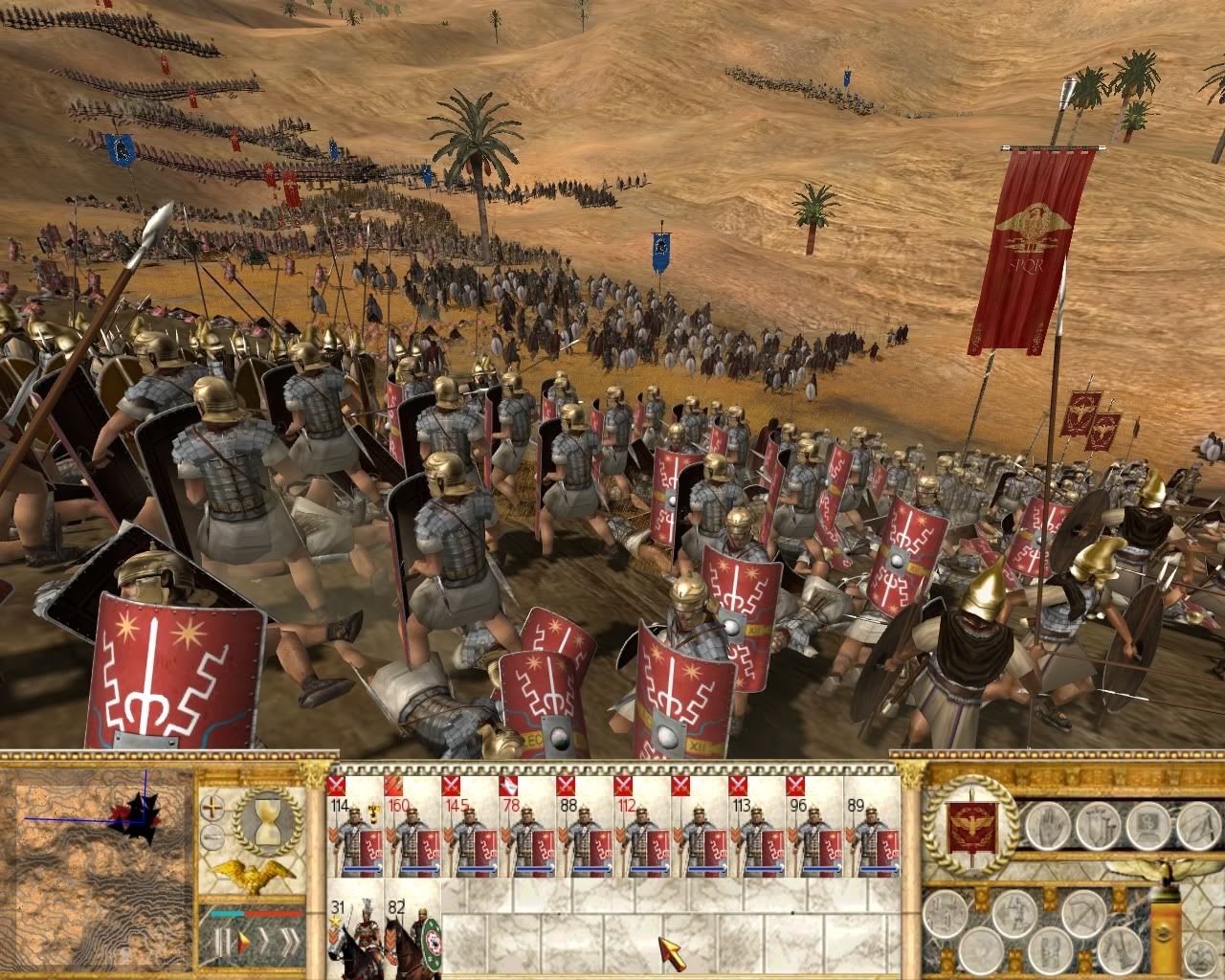The height and width of the screenshot is (980, 1225).
Task: Click the SPQR faction banner in the wreath
Action: pyautogui.click(x=970, y=826)
